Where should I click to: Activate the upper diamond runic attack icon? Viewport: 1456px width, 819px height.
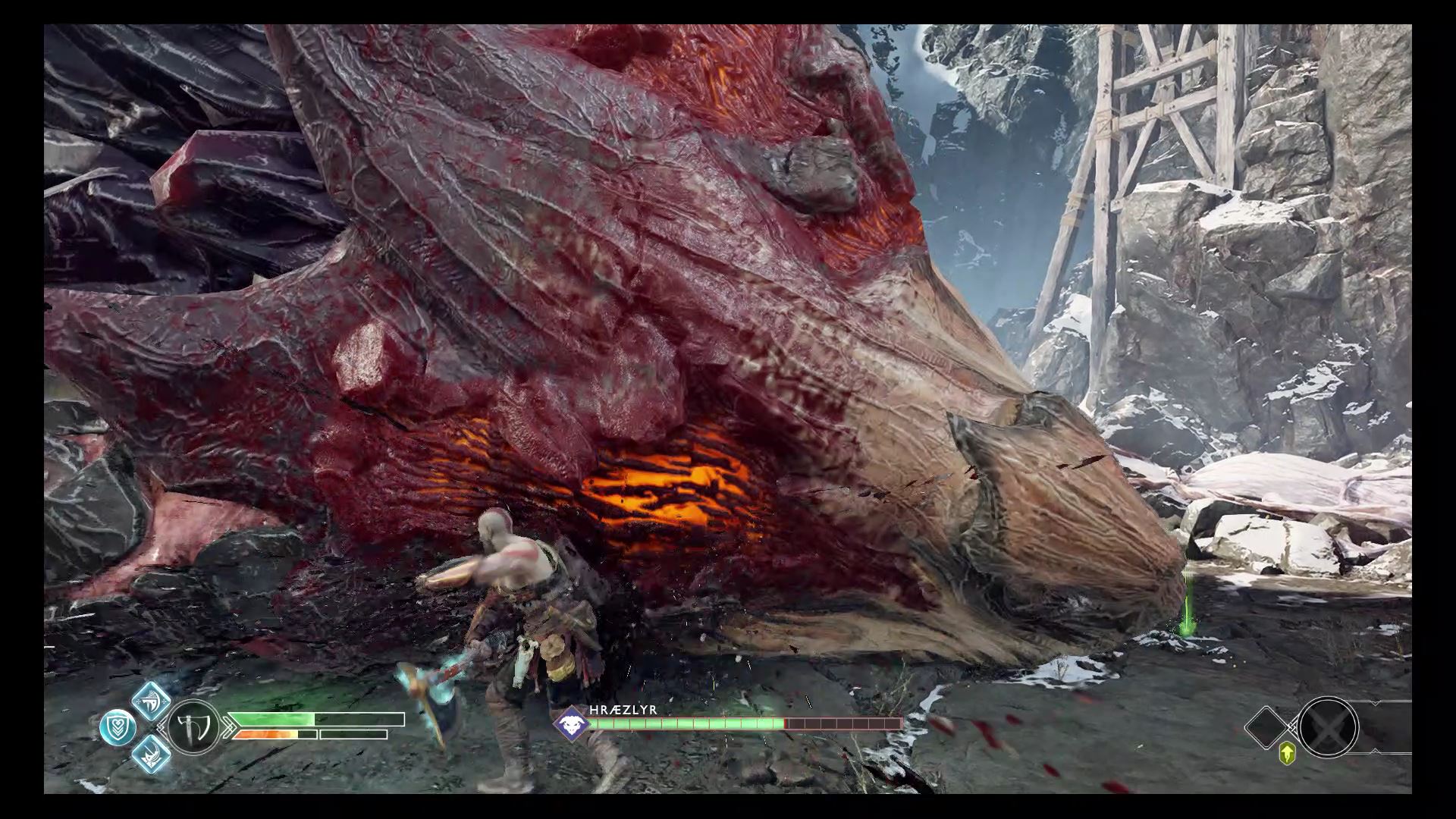(151, 701)
